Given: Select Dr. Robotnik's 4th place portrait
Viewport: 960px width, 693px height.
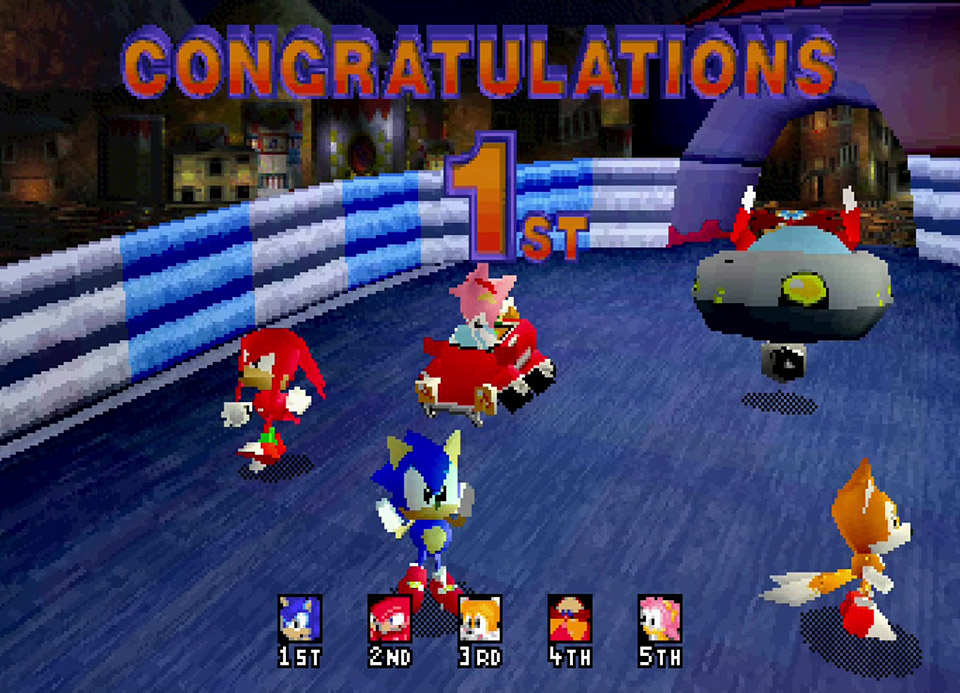Looking at the screenshot, I should (x=569, y=619).
